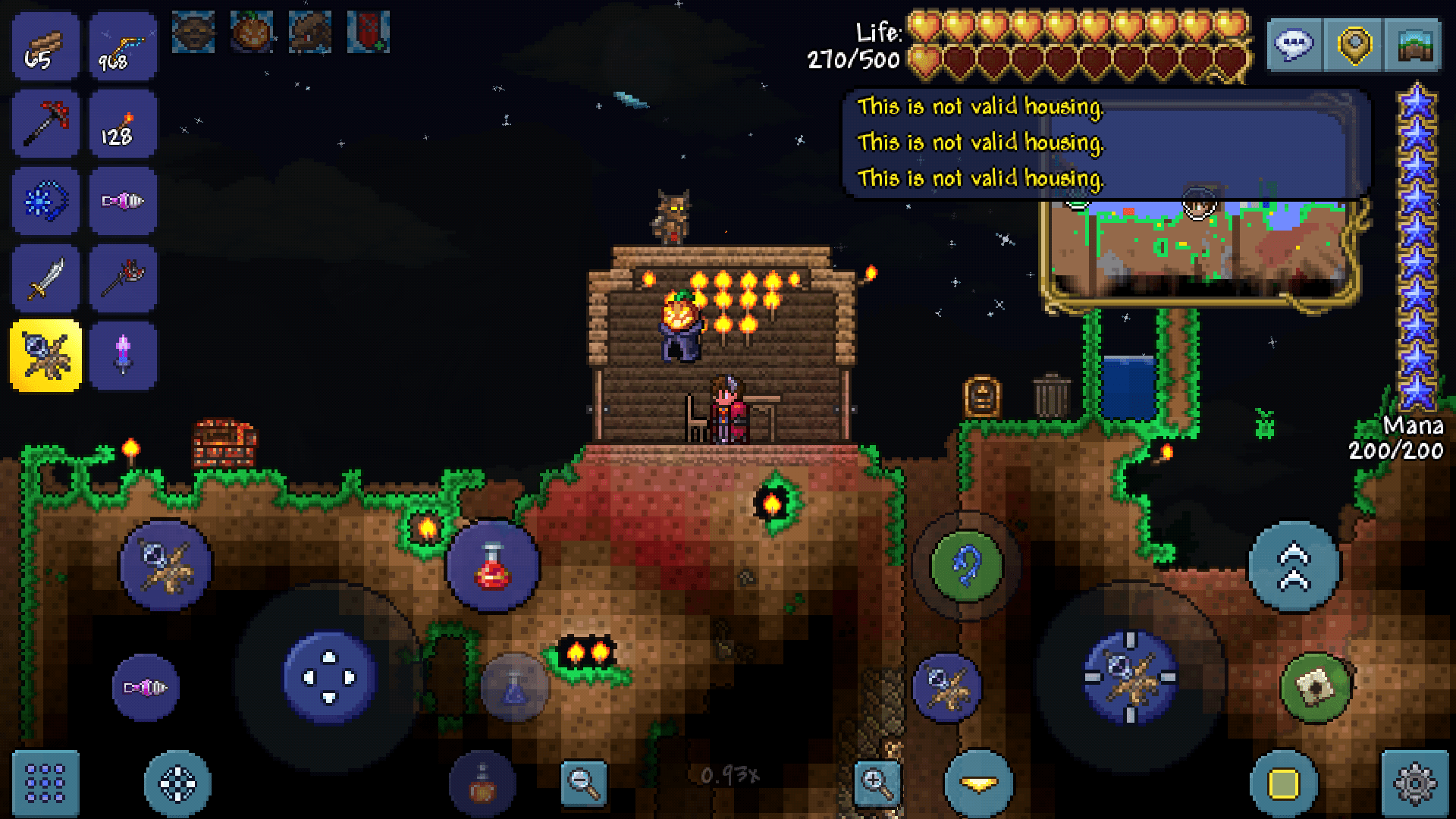Zoom out with the minus magnifier
This screenshot has height=819, width=1456.
pyautogui.click(x=582, y=784)
